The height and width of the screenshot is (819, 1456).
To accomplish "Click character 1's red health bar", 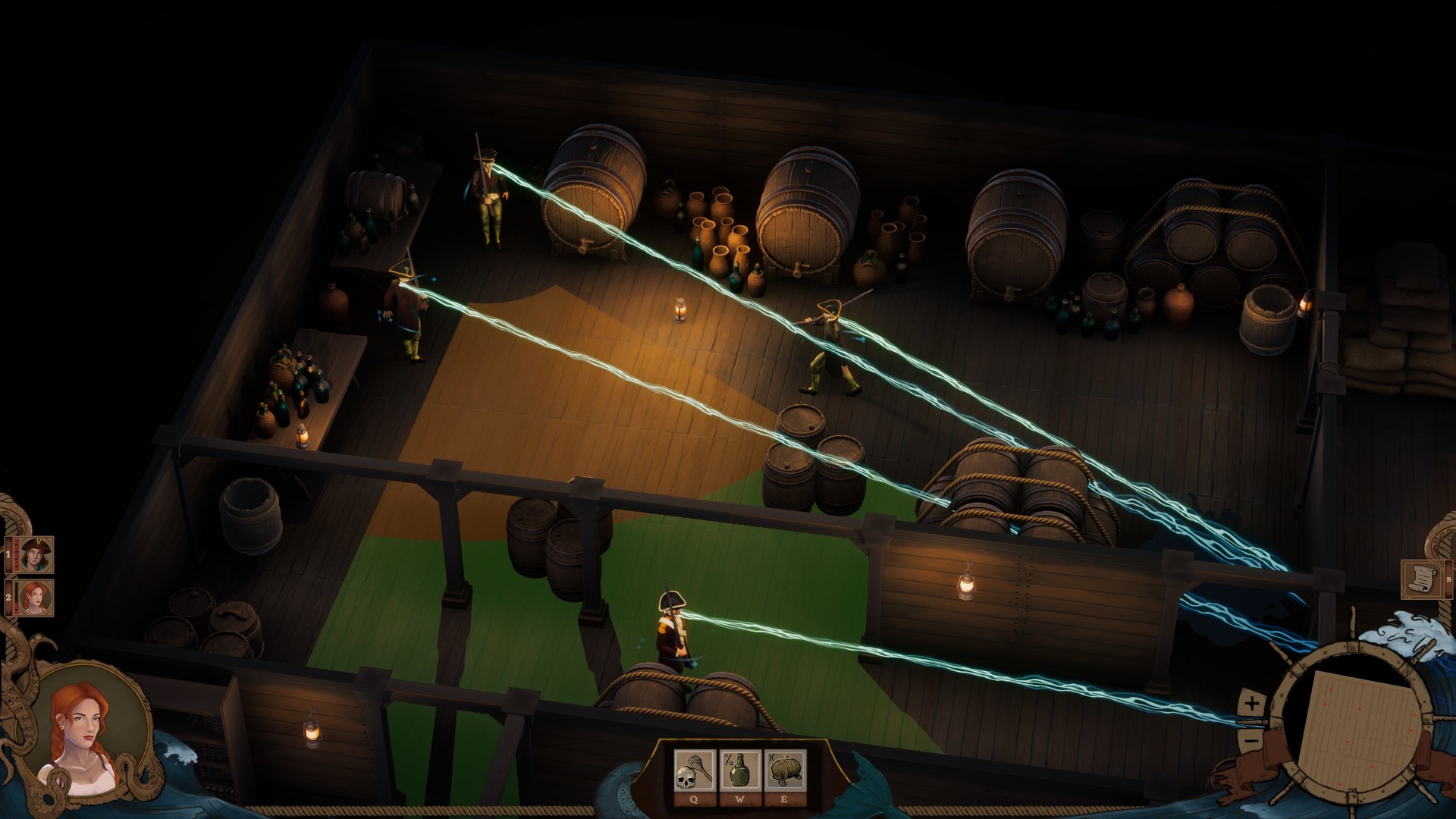I will (16, 554).
